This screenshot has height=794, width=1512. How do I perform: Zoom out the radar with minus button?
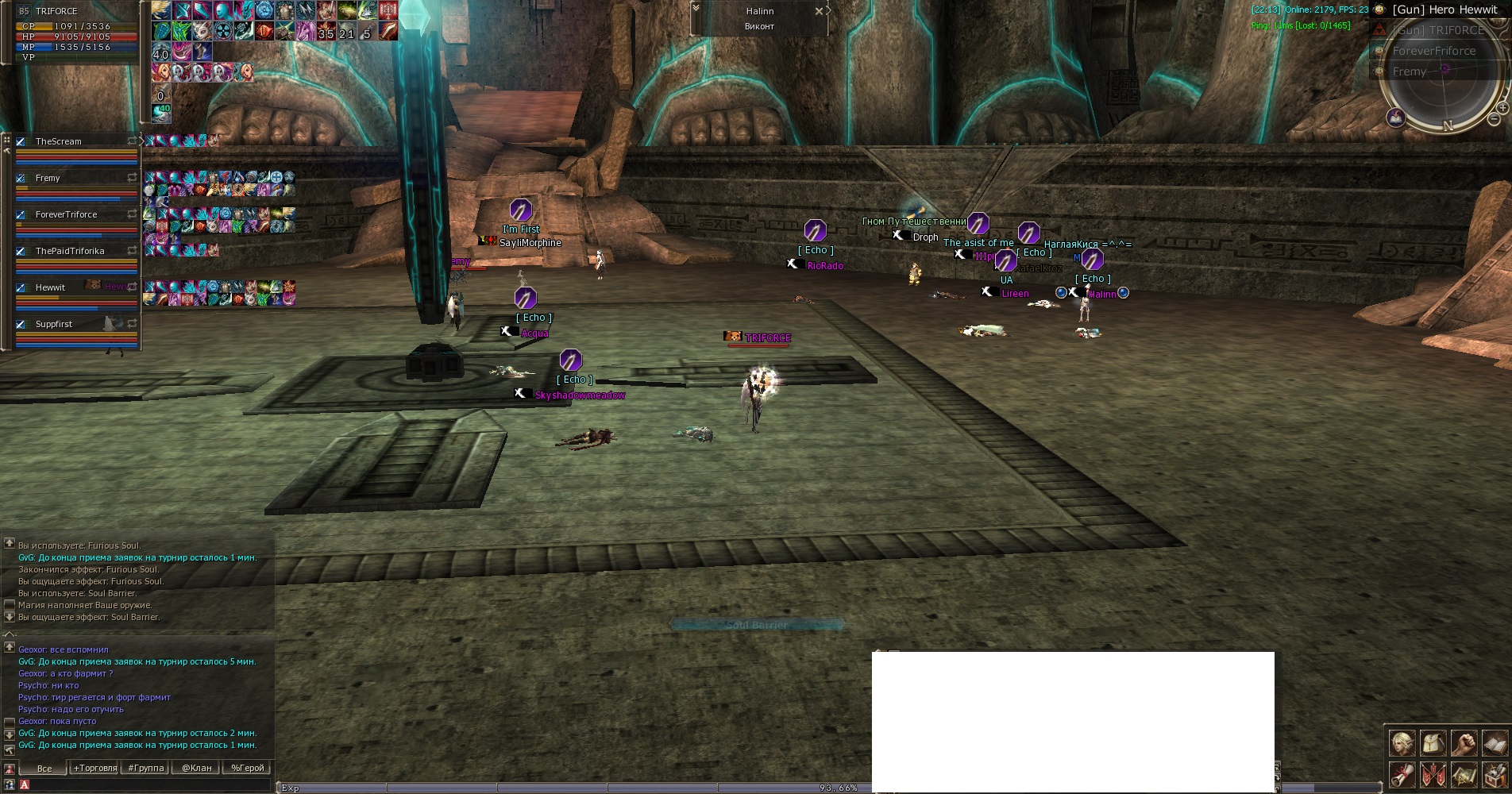click(x=1494, y=120)
